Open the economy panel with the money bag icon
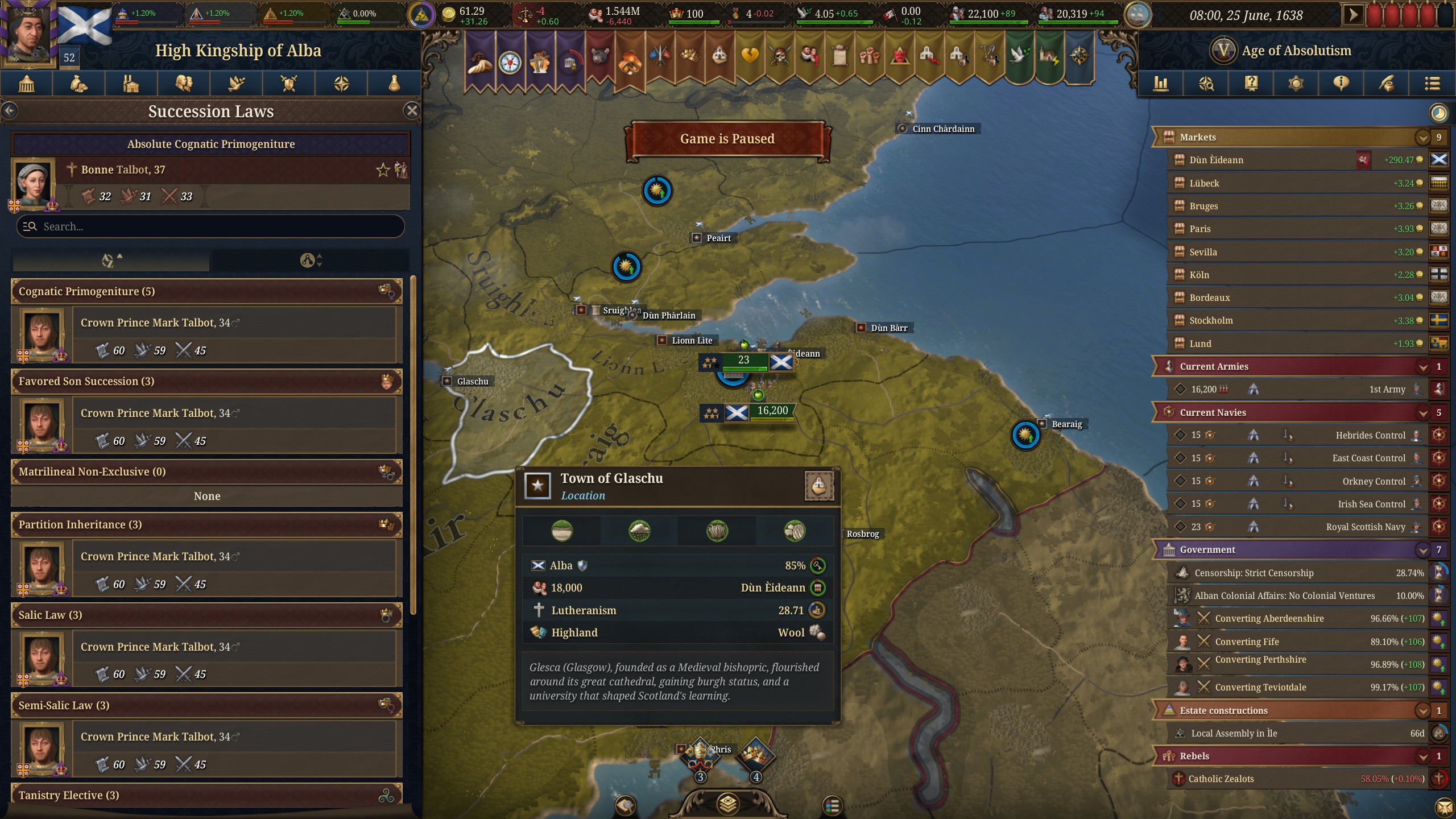1456x819 pixels. [78, 84]
